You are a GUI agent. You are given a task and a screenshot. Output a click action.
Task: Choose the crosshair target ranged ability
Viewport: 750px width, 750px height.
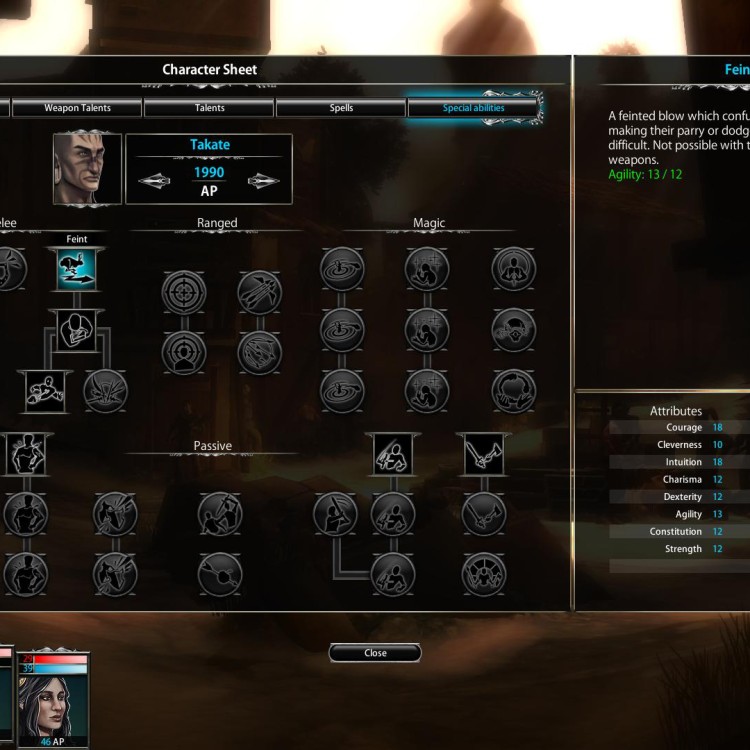click(184, 292)
